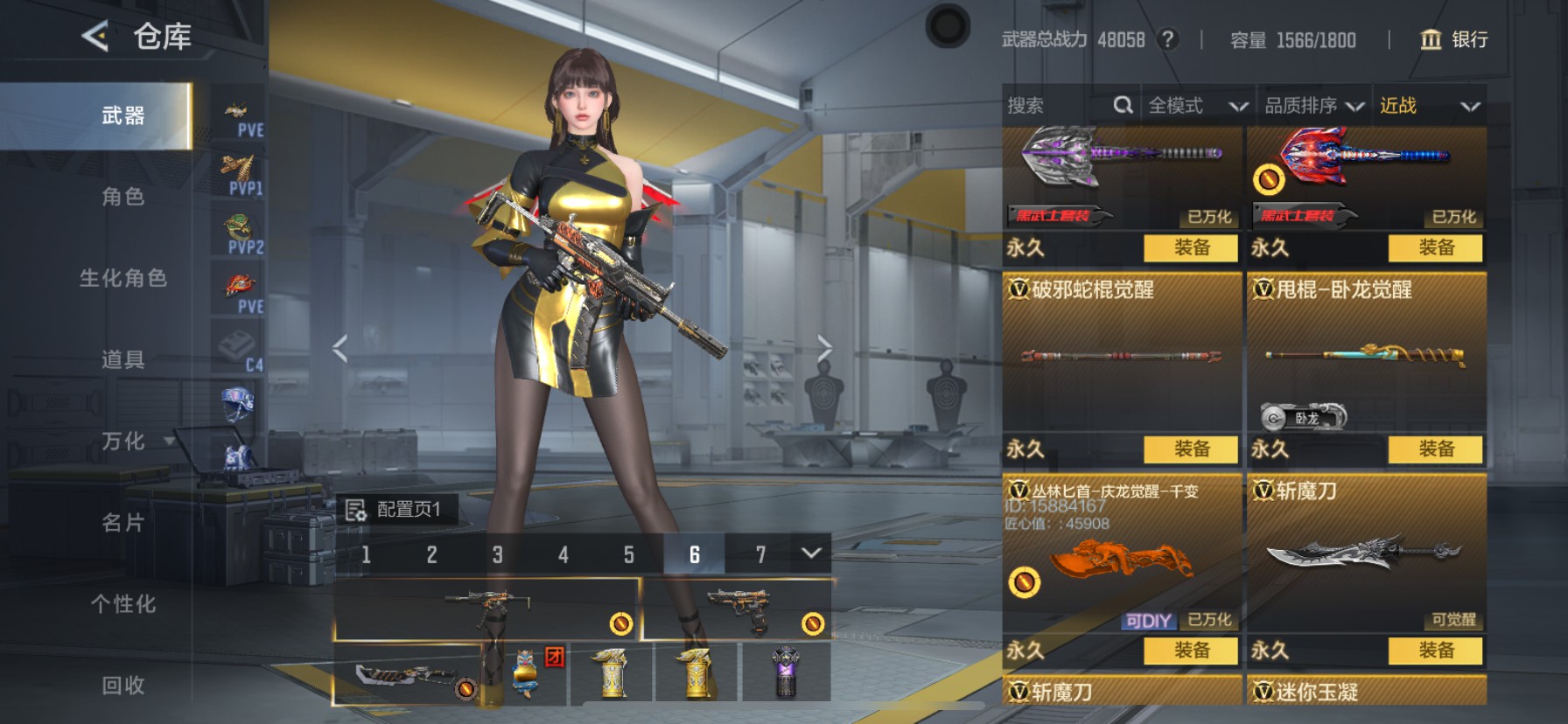This screenshot has width=1568, height=724.
Task: Click the 搜索 weapon search field
Action: point(1059,106)
